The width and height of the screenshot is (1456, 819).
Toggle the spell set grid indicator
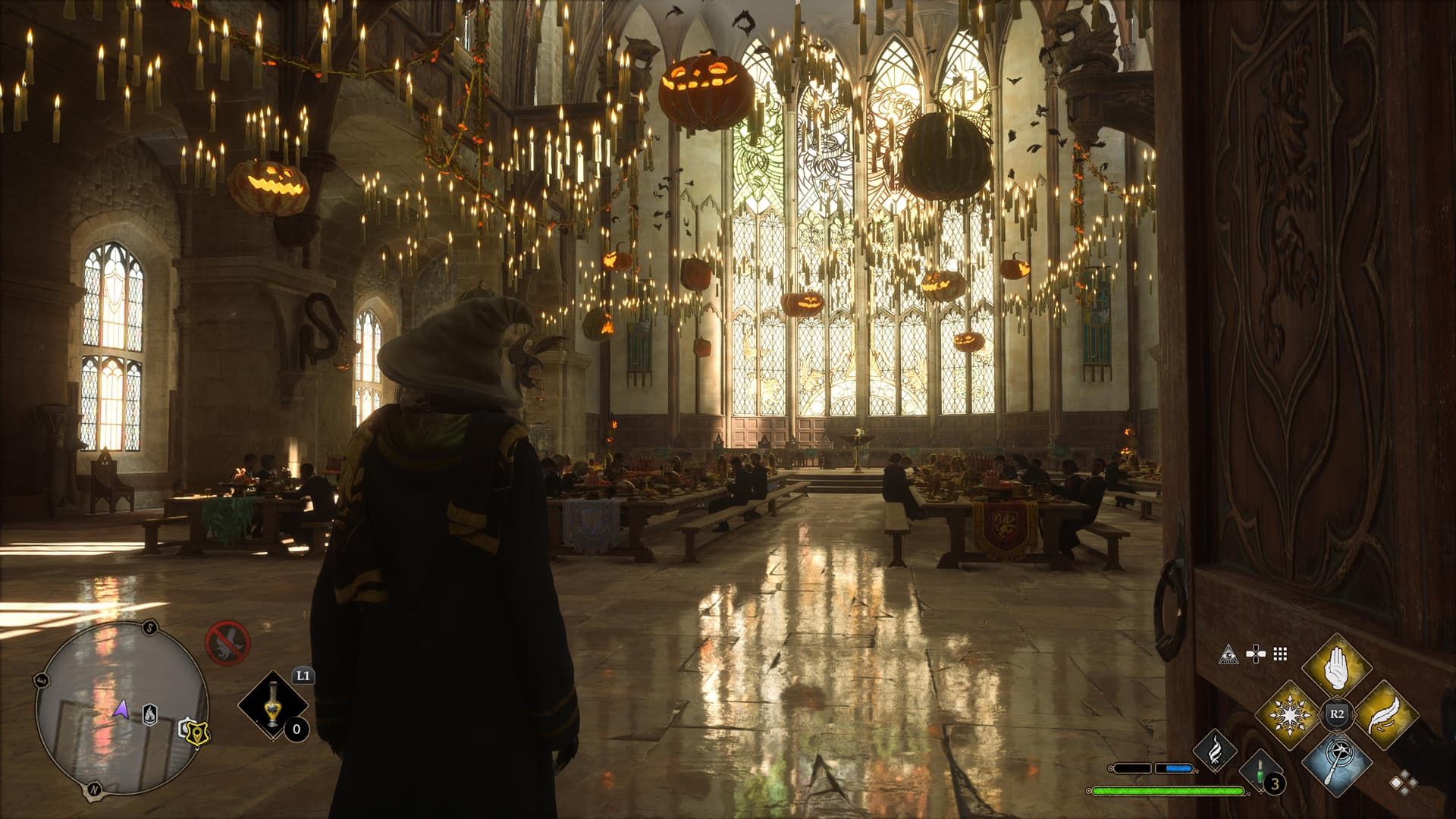tap(1279, 655)
